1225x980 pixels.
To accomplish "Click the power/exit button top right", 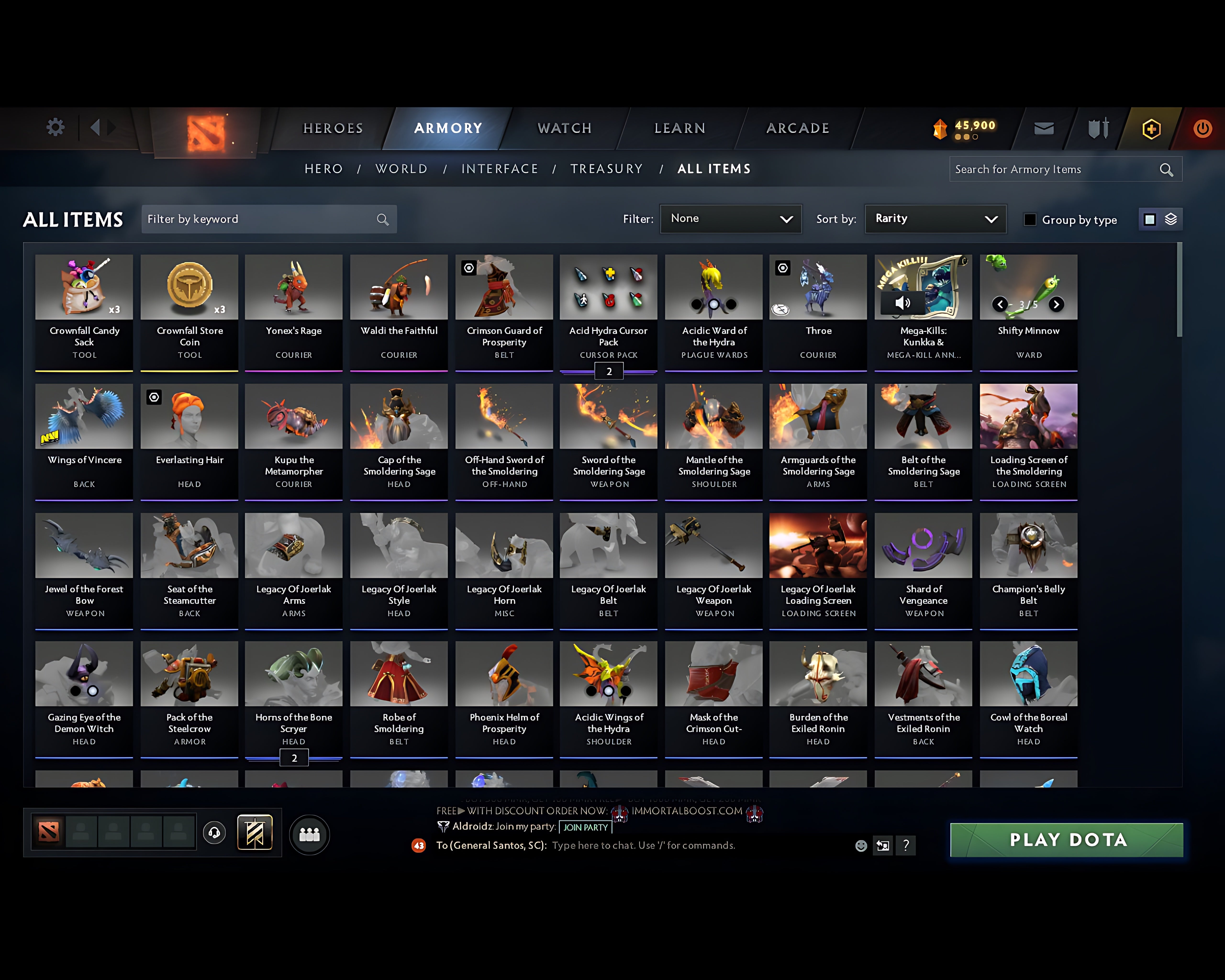I will tap(1202, 128).
